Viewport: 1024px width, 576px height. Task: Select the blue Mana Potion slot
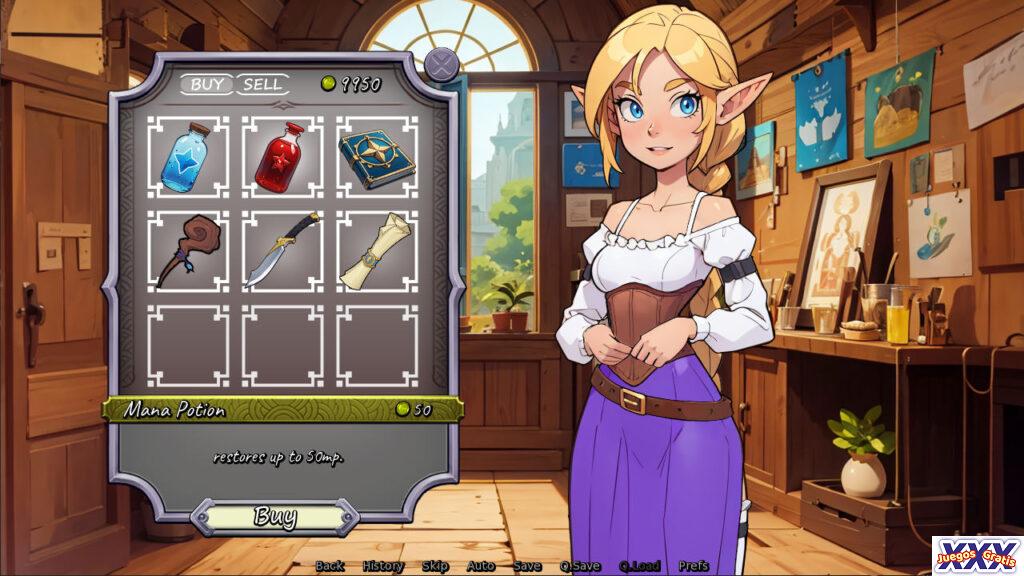pyautogui.click(x=188, y=157)
